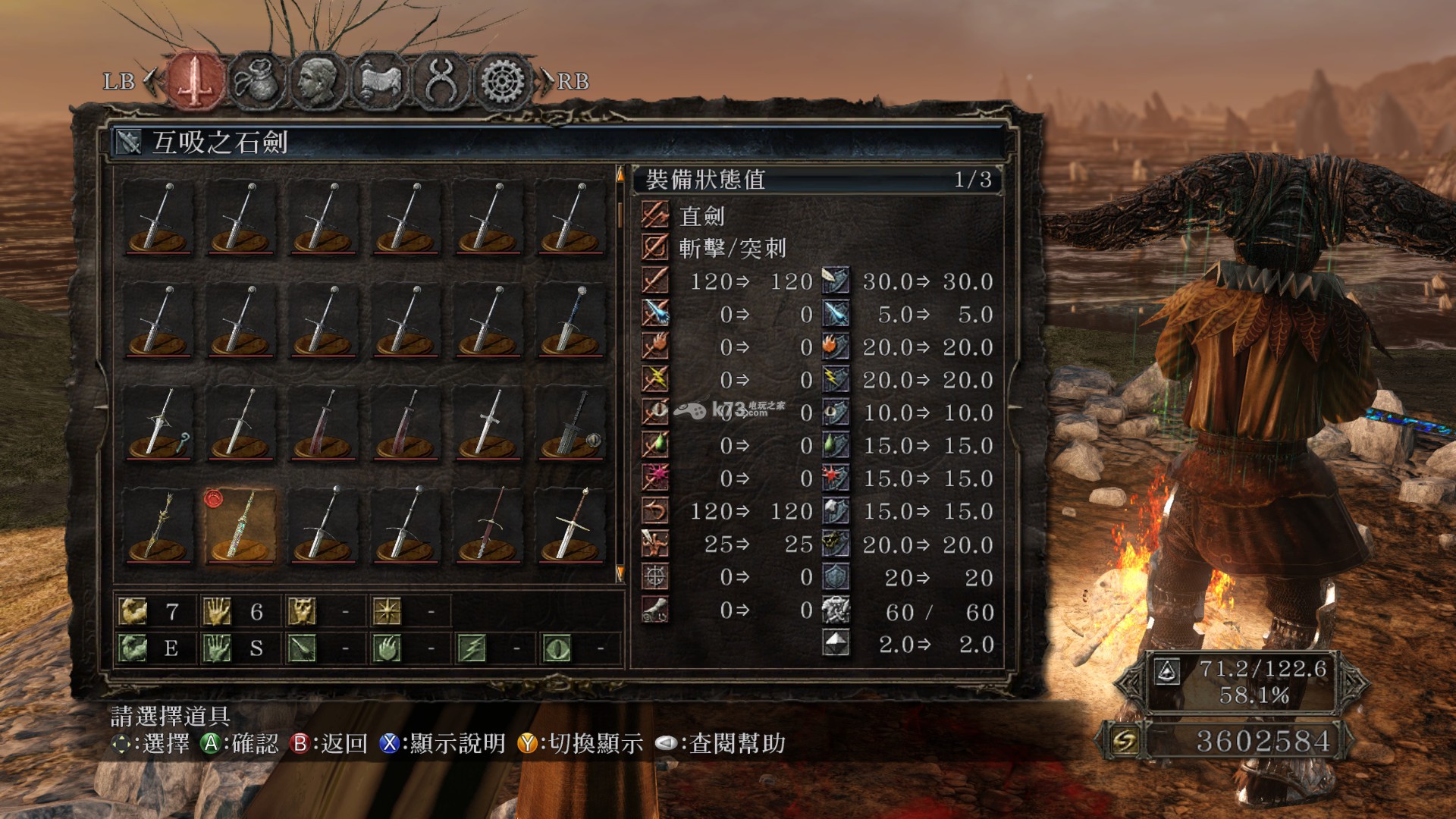The image size is (1456, 819).
Task: Switch to the red sword weapons tab
Action: click(196, 80)
